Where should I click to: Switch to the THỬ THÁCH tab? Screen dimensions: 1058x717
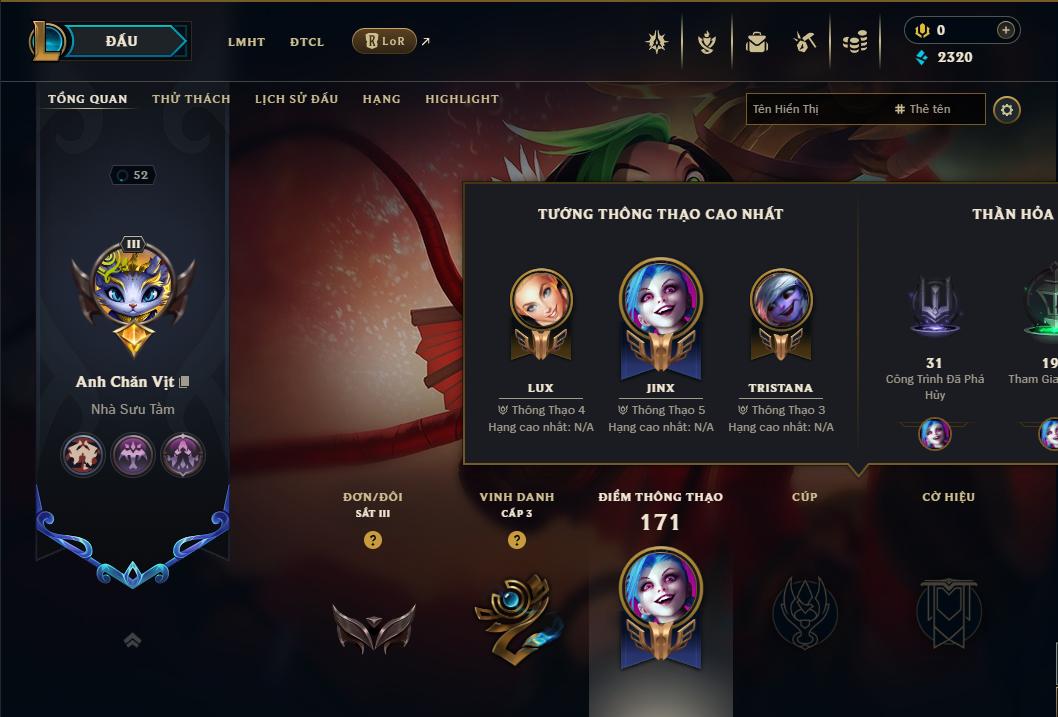pos(191,99)
